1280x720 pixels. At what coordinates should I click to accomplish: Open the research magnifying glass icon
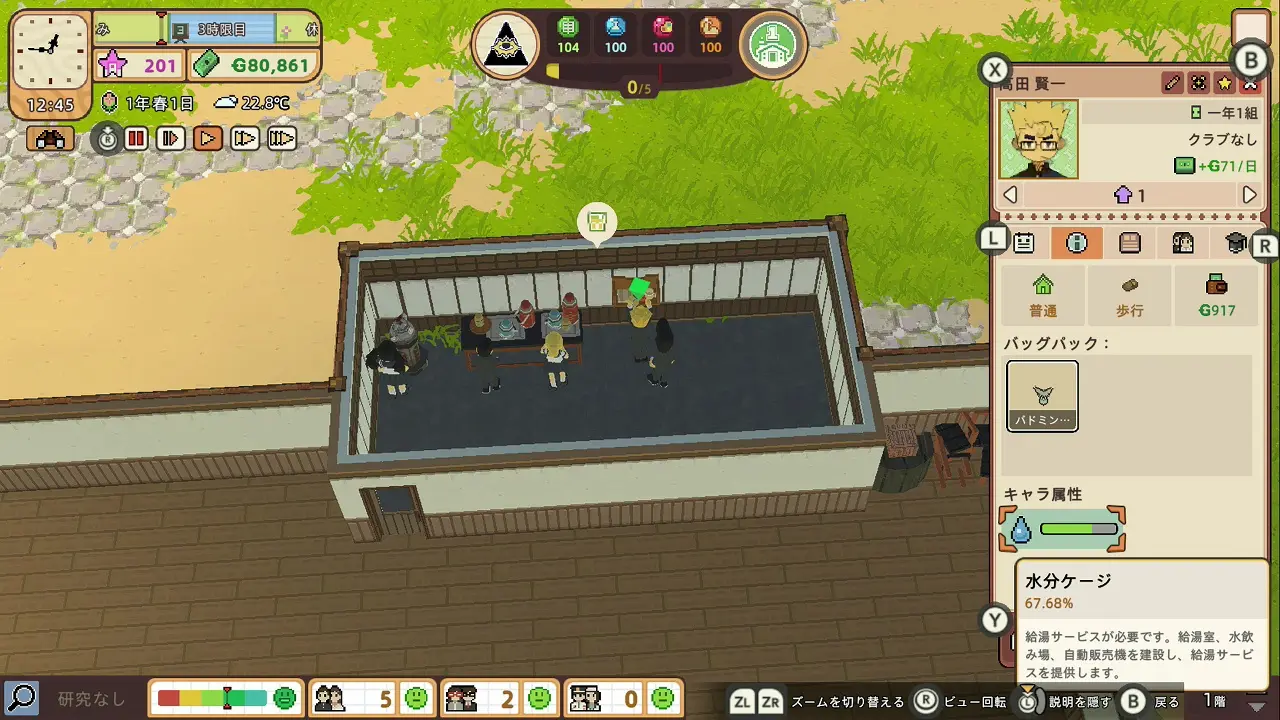tap(21, 697)
